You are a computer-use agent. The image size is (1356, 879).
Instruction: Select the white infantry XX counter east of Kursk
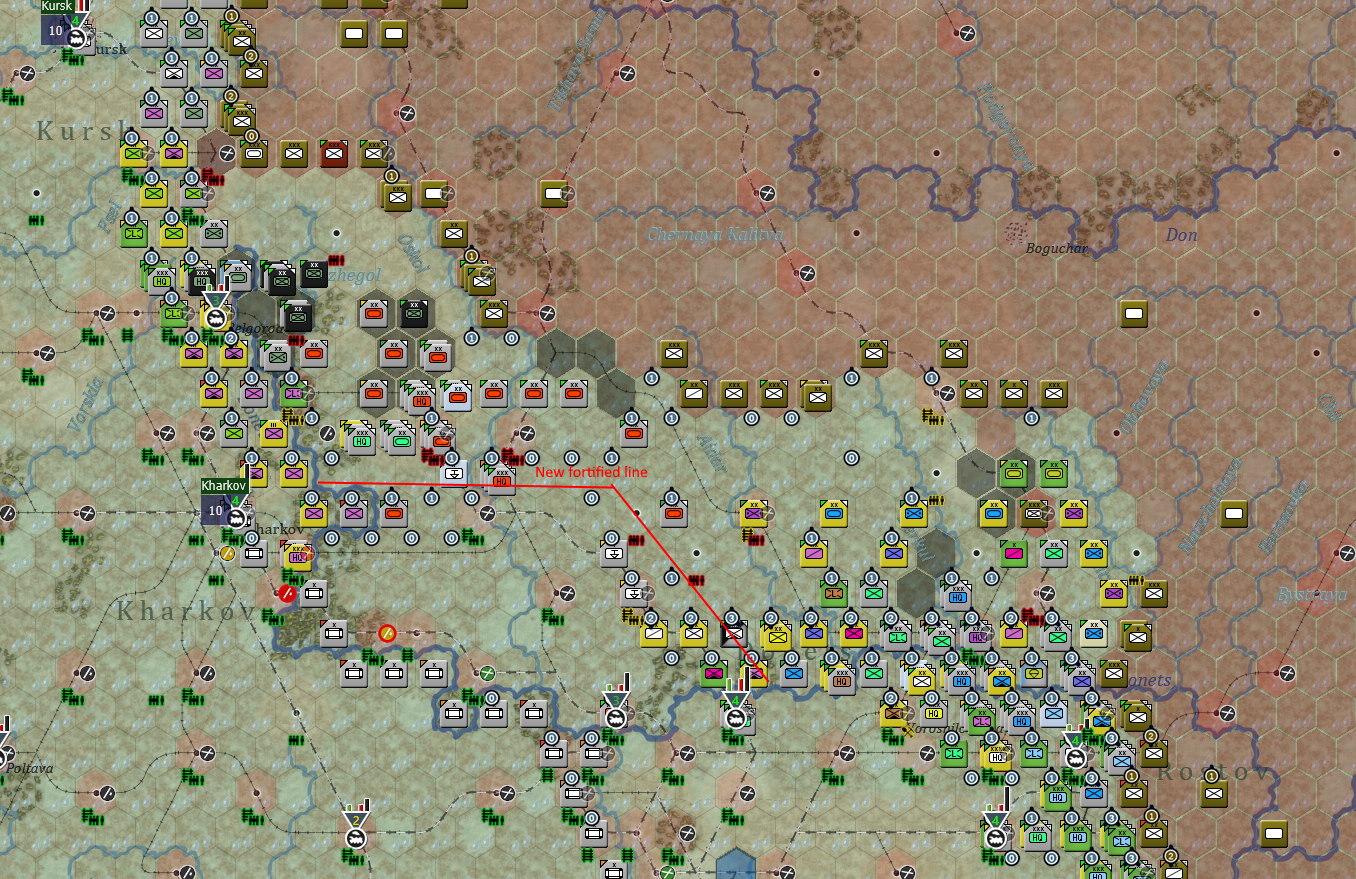(x=152, y=33)
